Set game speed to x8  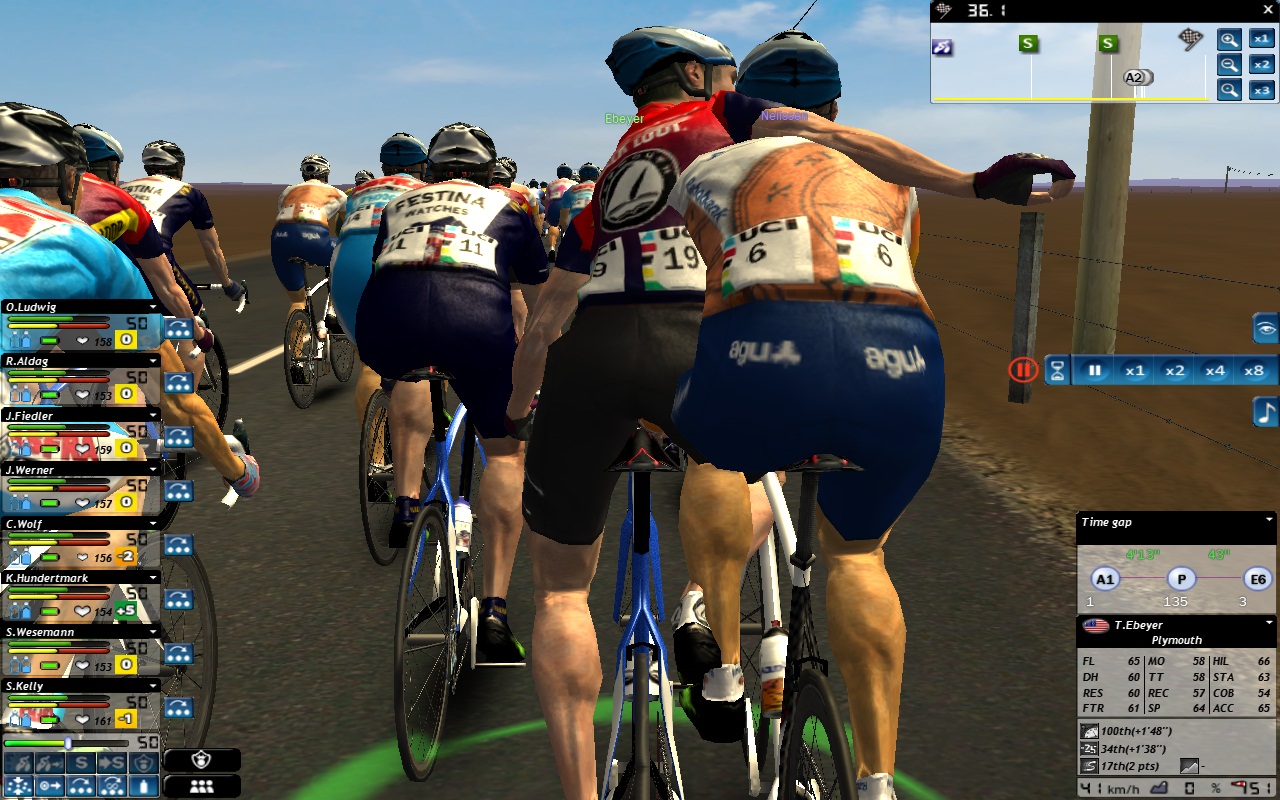tap(1253, 370)
